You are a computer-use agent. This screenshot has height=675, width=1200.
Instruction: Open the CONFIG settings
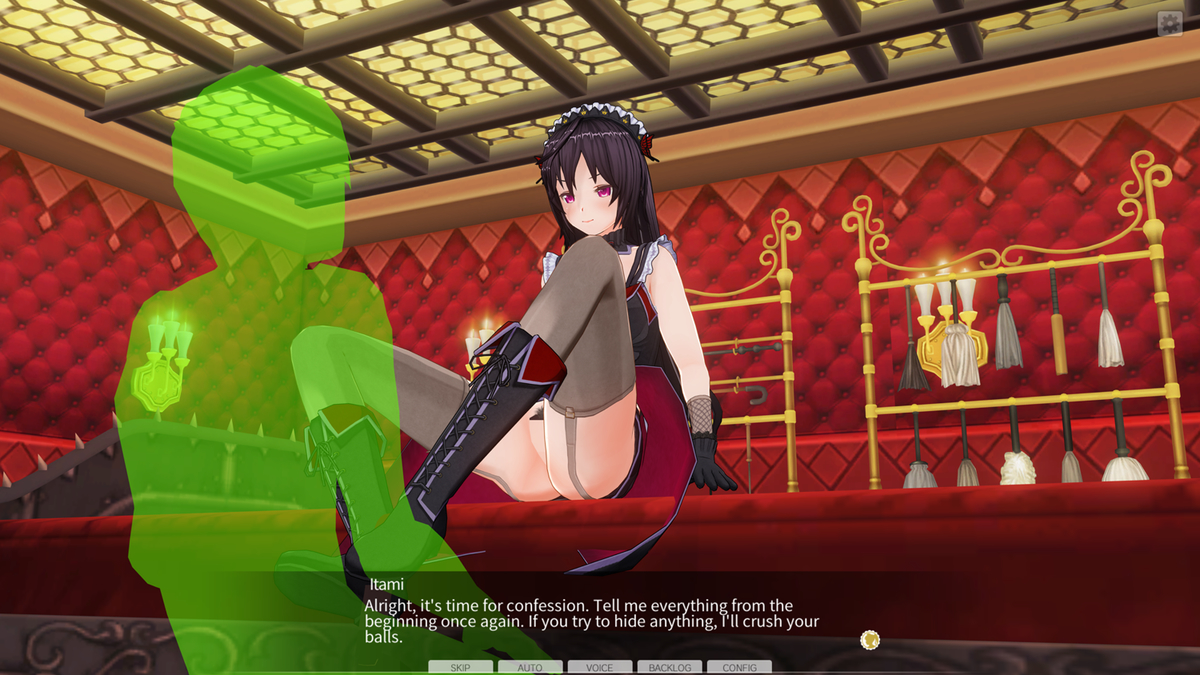739,667
